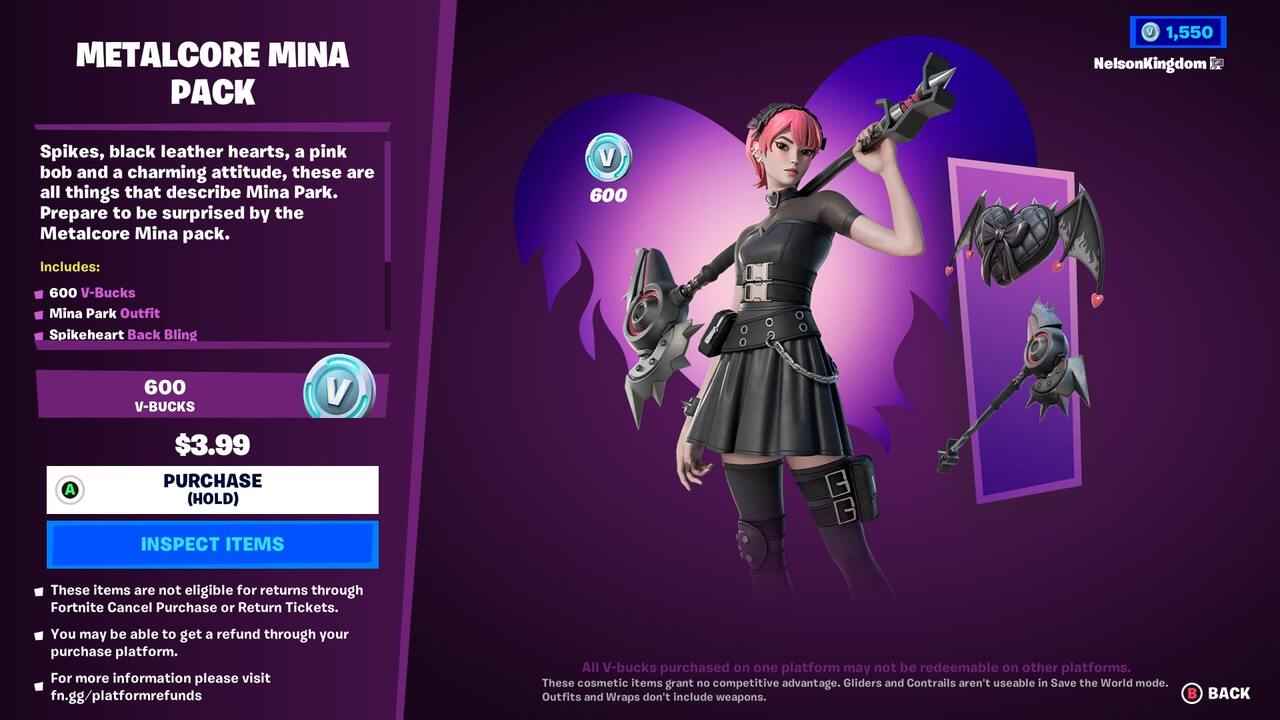Select the Mina Park Outfit list entry
Image resolution: width=1280 pixels, height=720 pixels.
click(x=105, y=313)
